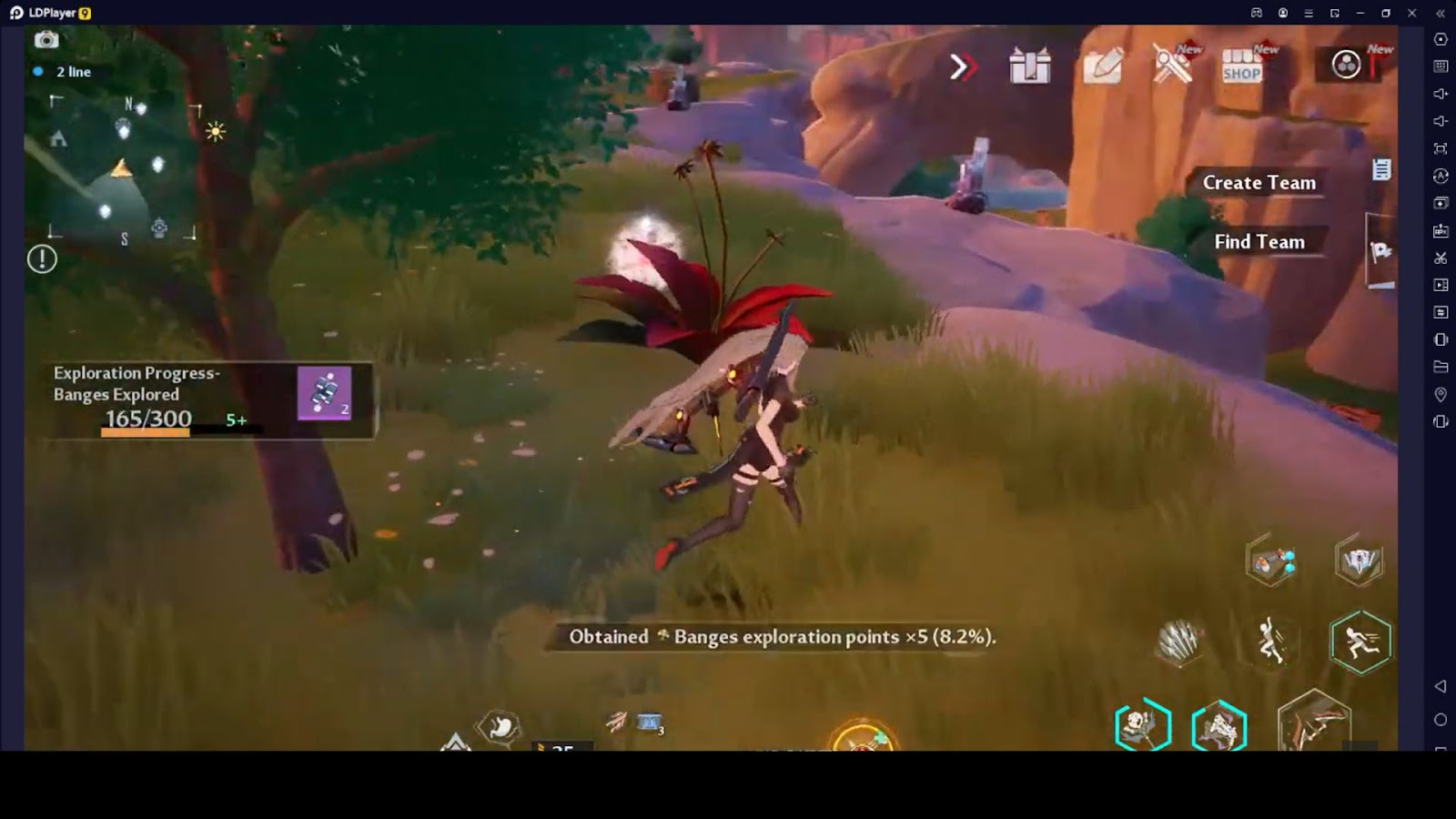Open the SHOP menu
This screenshot has height=819, width=1456.
coord(1241,66)
